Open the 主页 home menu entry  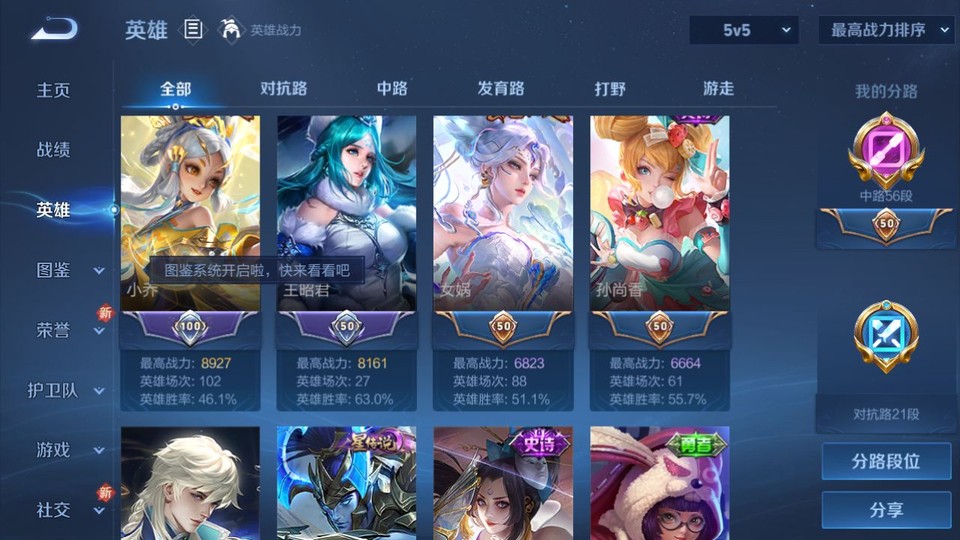pos(54,90)
